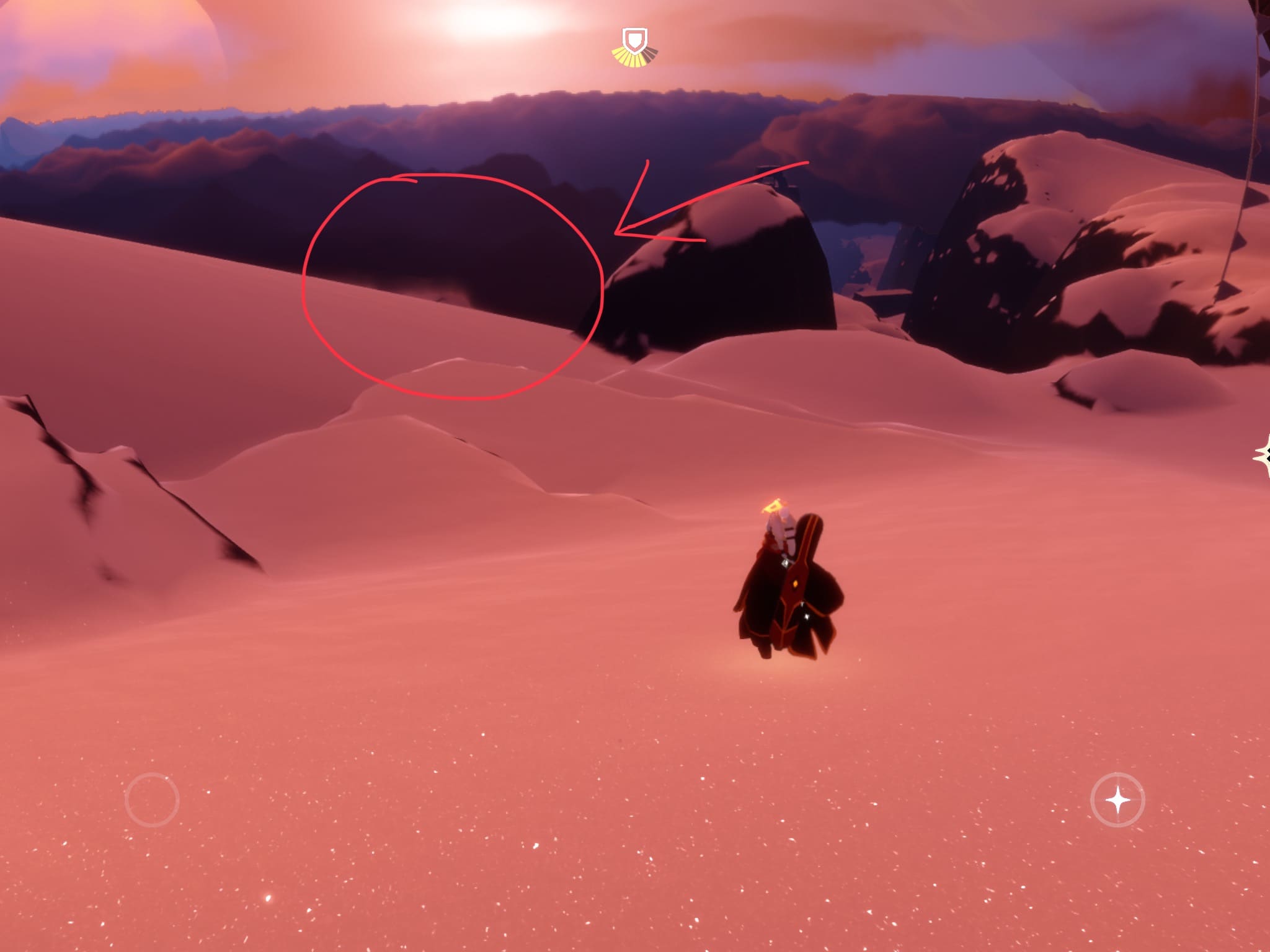Open the sparkle menu at screen edge
The width and height of the screenshot is (1270, 952).
(1263, 456)
